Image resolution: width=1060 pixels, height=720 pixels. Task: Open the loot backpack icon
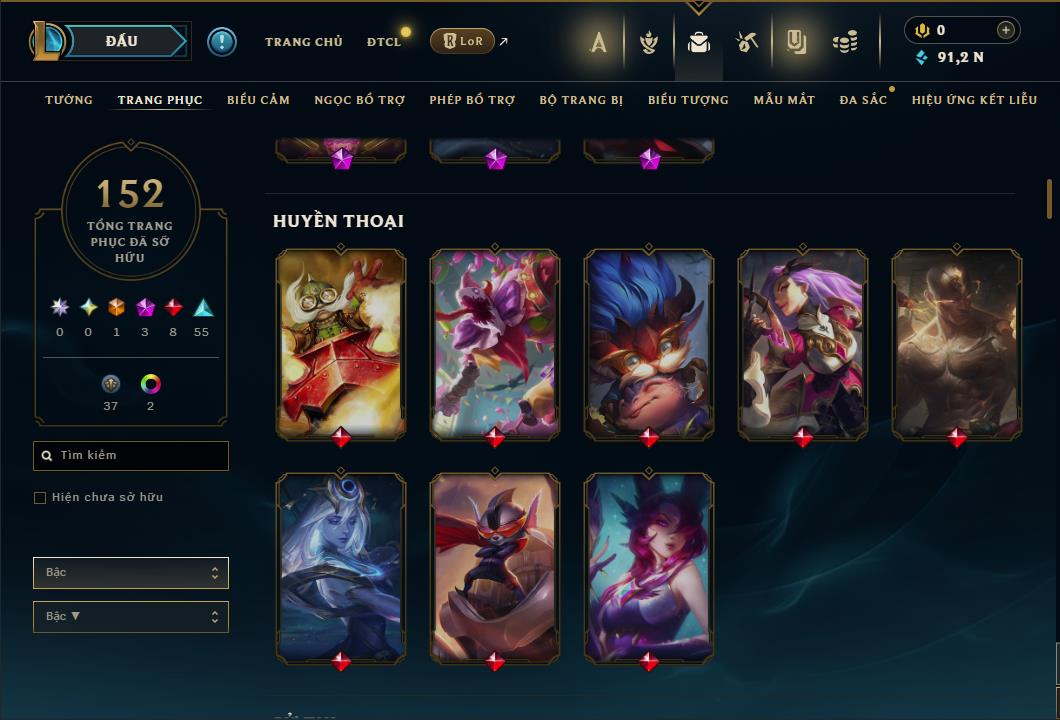point(699,42)
